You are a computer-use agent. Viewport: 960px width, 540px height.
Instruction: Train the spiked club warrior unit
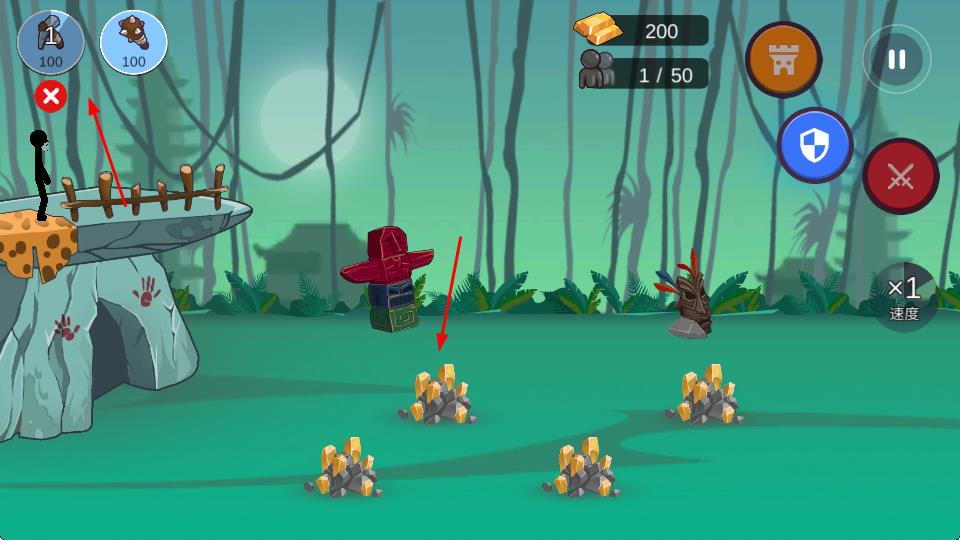point(134,42)
